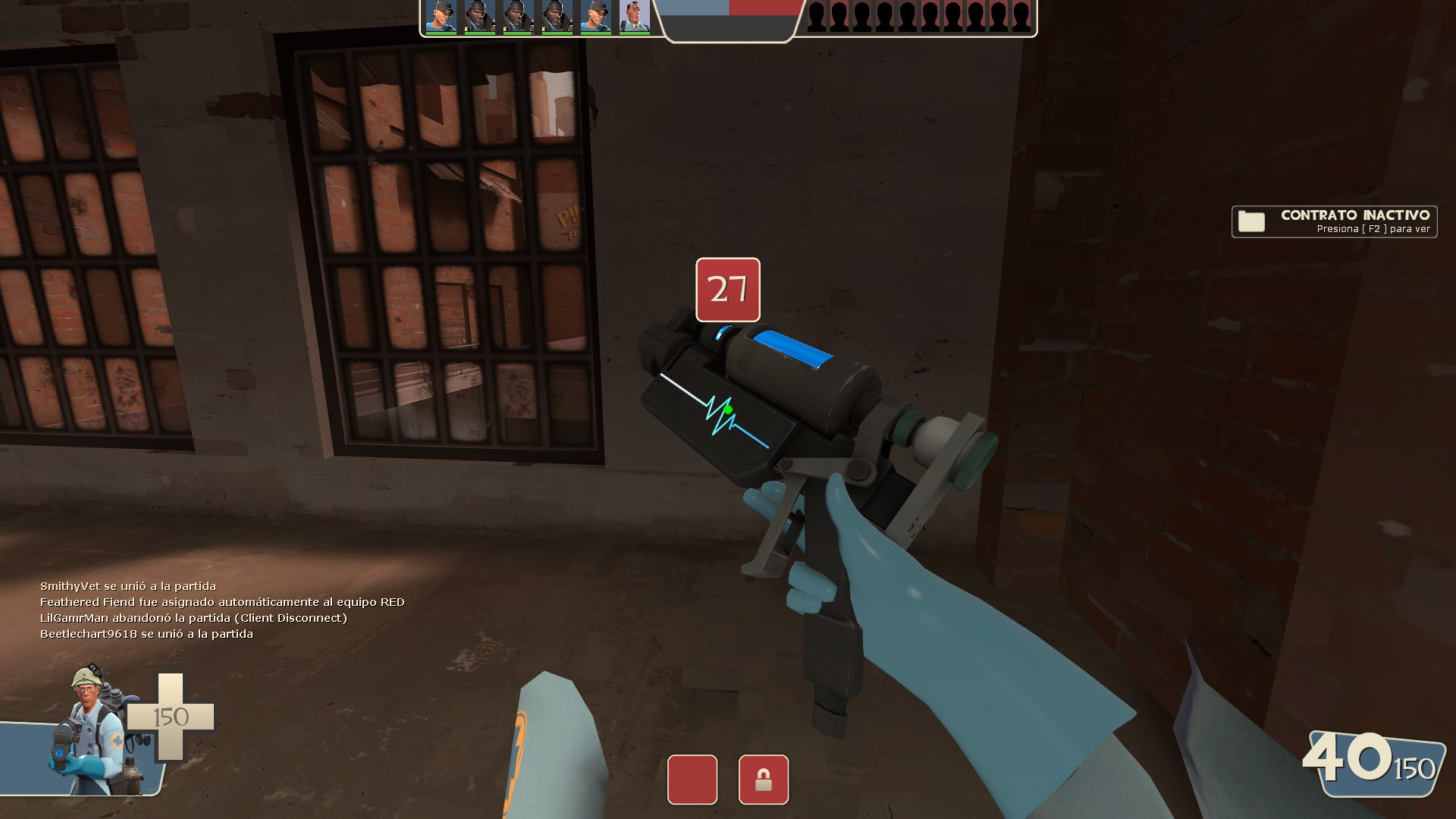Click the Scout avatar in the BLU team bar
This screenshot has height=819, width=1456.
[x=442, y=15]
